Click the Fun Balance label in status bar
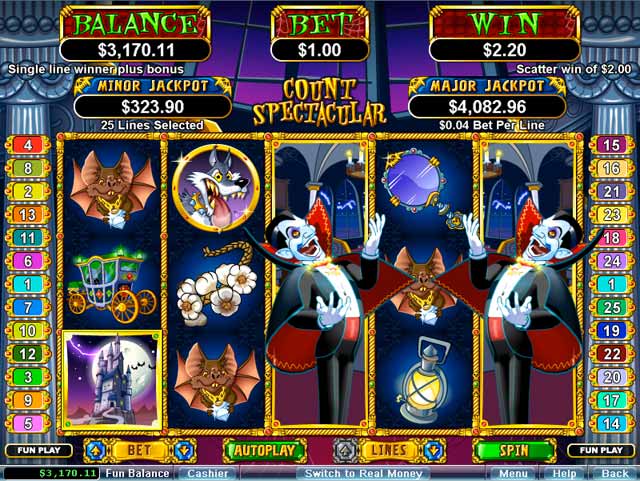 pyautogui.click(x=137, y=473)
